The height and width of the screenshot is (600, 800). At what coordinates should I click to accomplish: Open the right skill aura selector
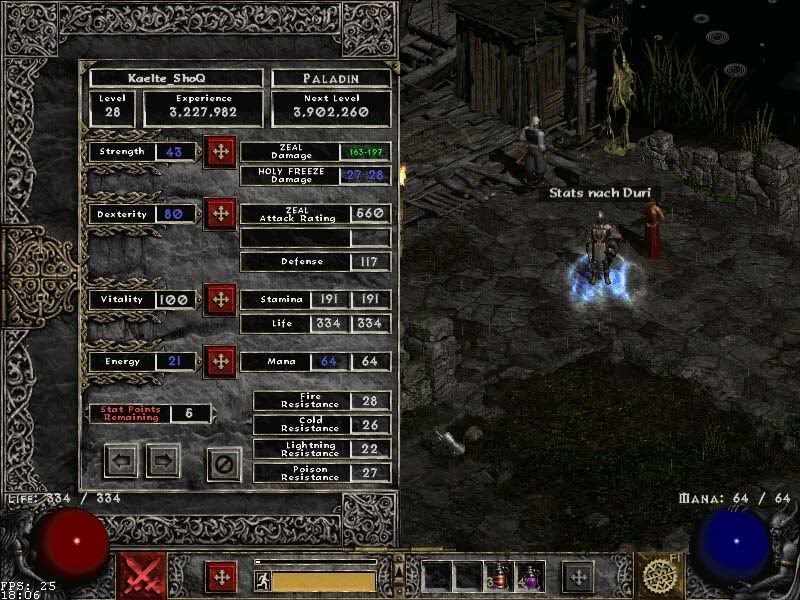click(660, 576)
